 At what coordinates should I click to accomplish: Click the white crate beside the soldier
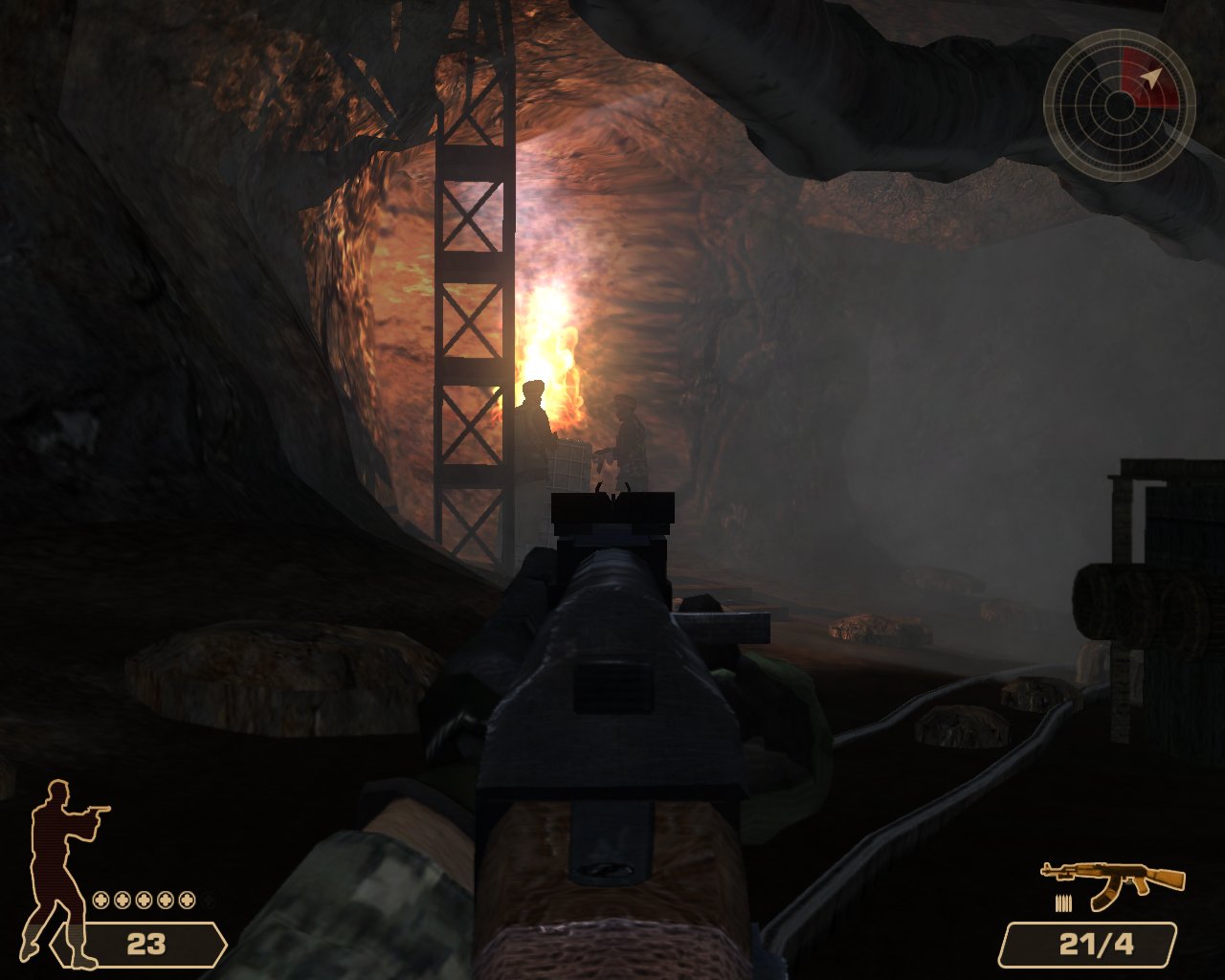(x=570, y=466)
